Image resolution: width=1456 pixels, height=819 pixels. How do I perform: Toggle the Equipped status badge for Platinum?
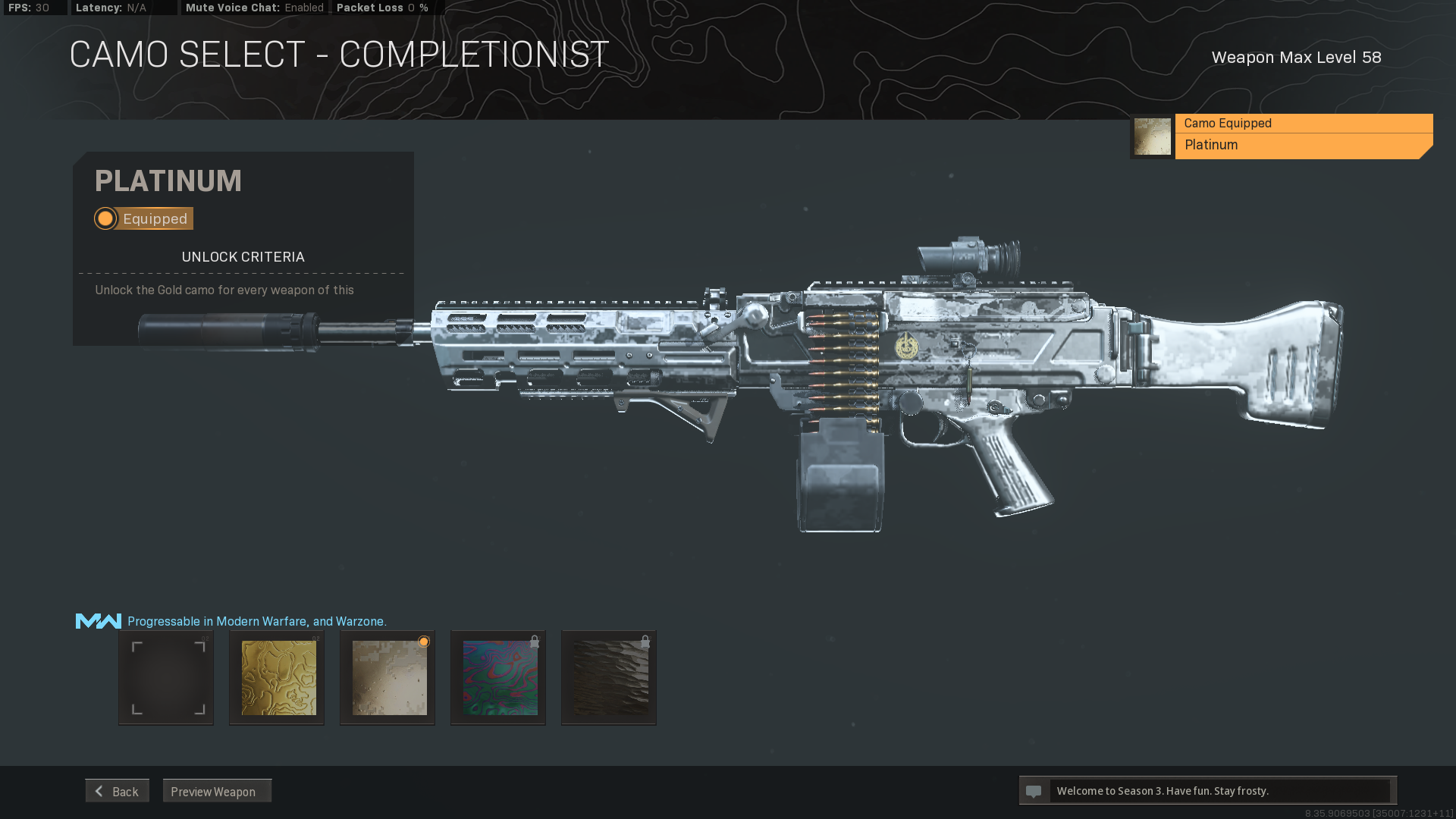pyautogui.click(x=143, y=218)
